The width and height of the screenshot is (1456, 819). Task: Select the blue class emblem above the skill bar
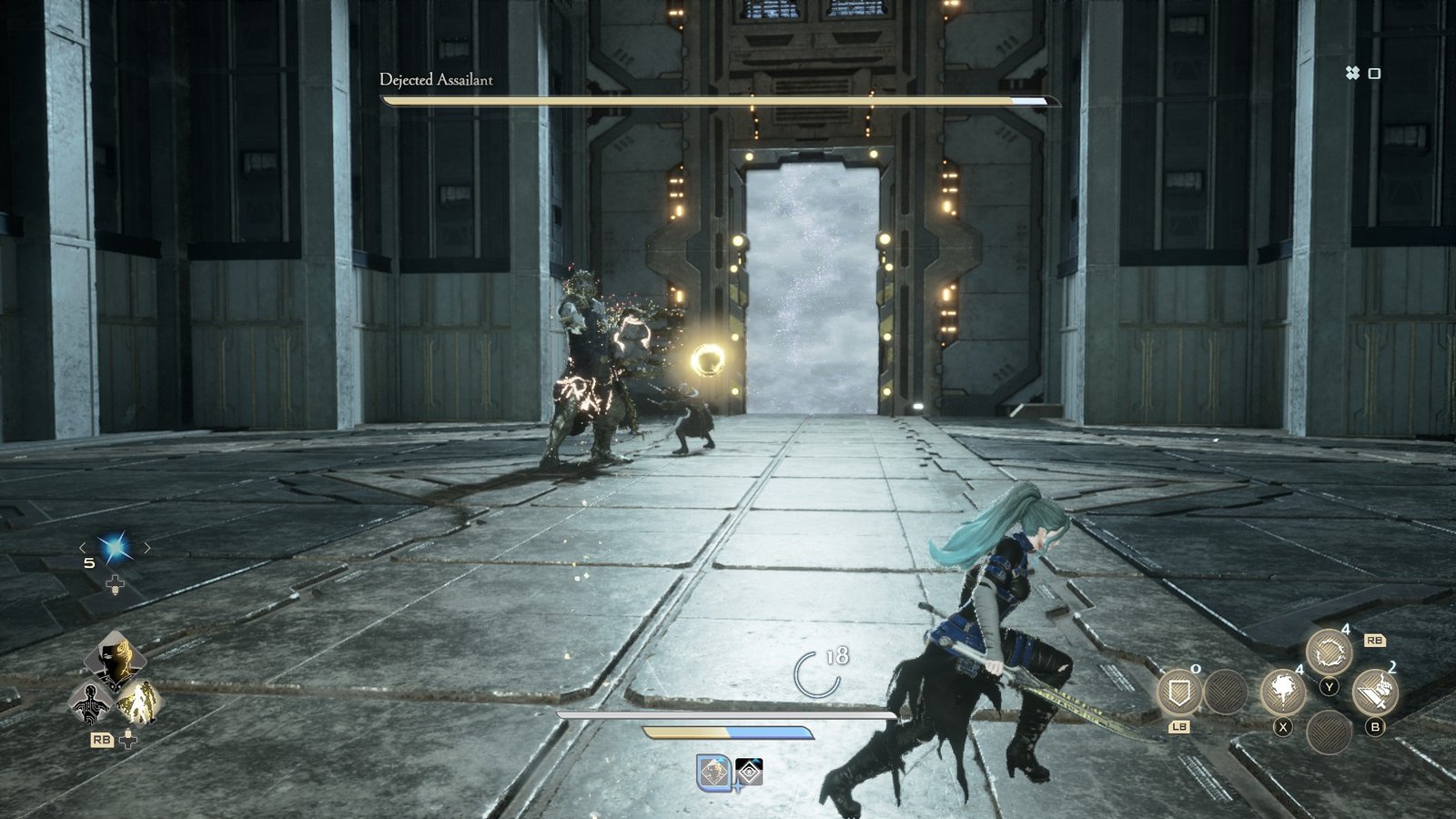tap(713, 771)
